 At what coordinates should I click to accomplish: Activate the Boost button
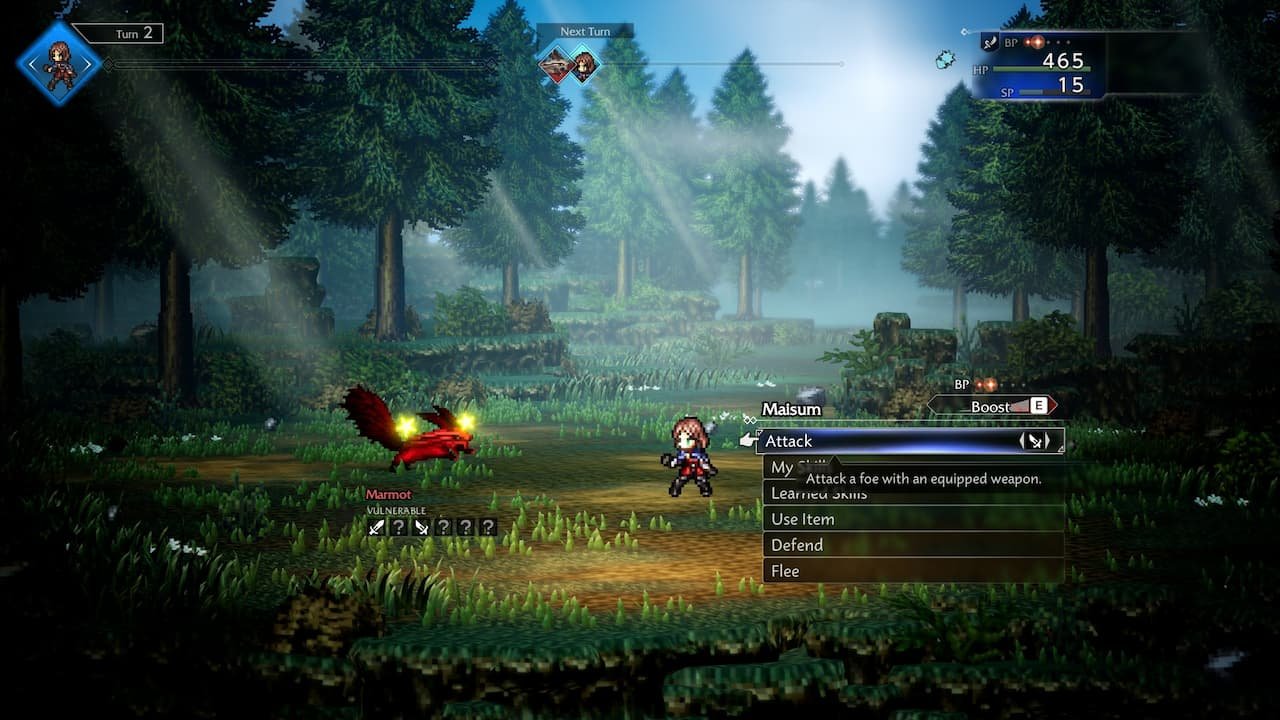tap(992, 406)
